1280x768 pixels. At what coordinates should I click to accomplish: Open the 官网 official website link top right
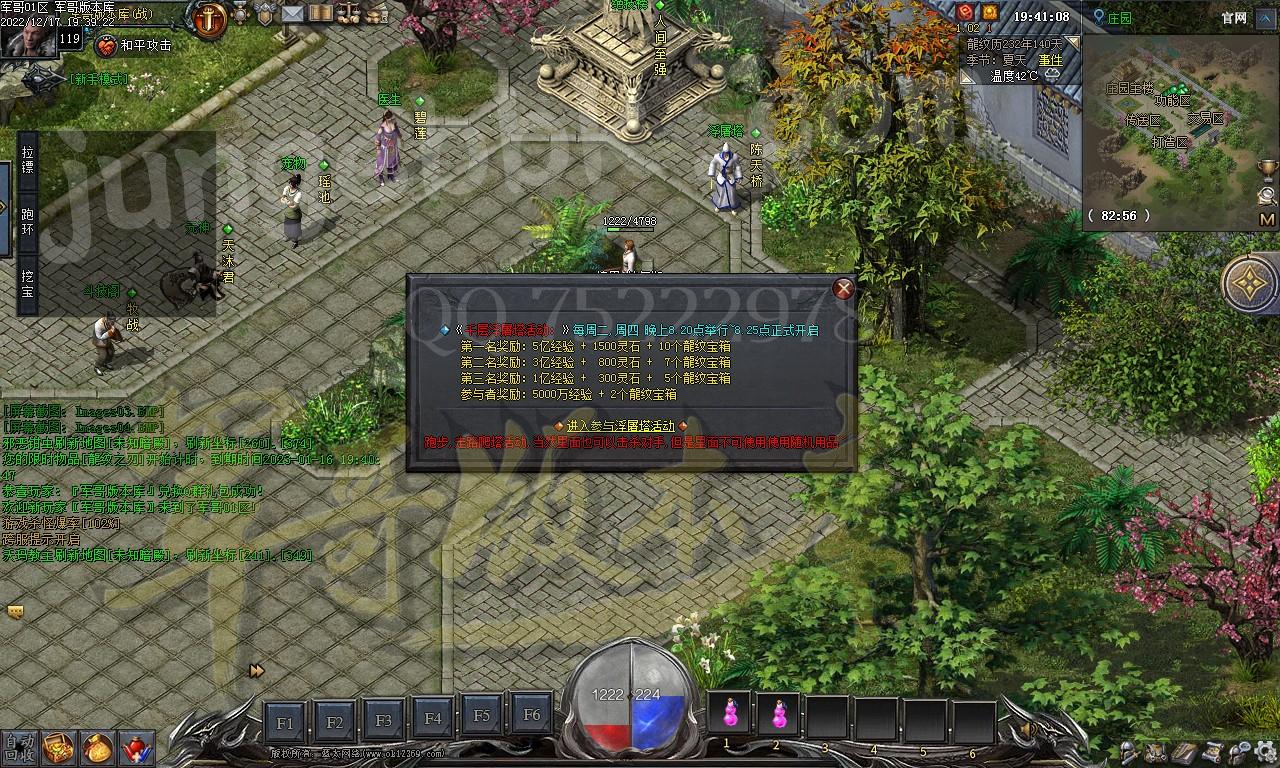coord(1234,18)
